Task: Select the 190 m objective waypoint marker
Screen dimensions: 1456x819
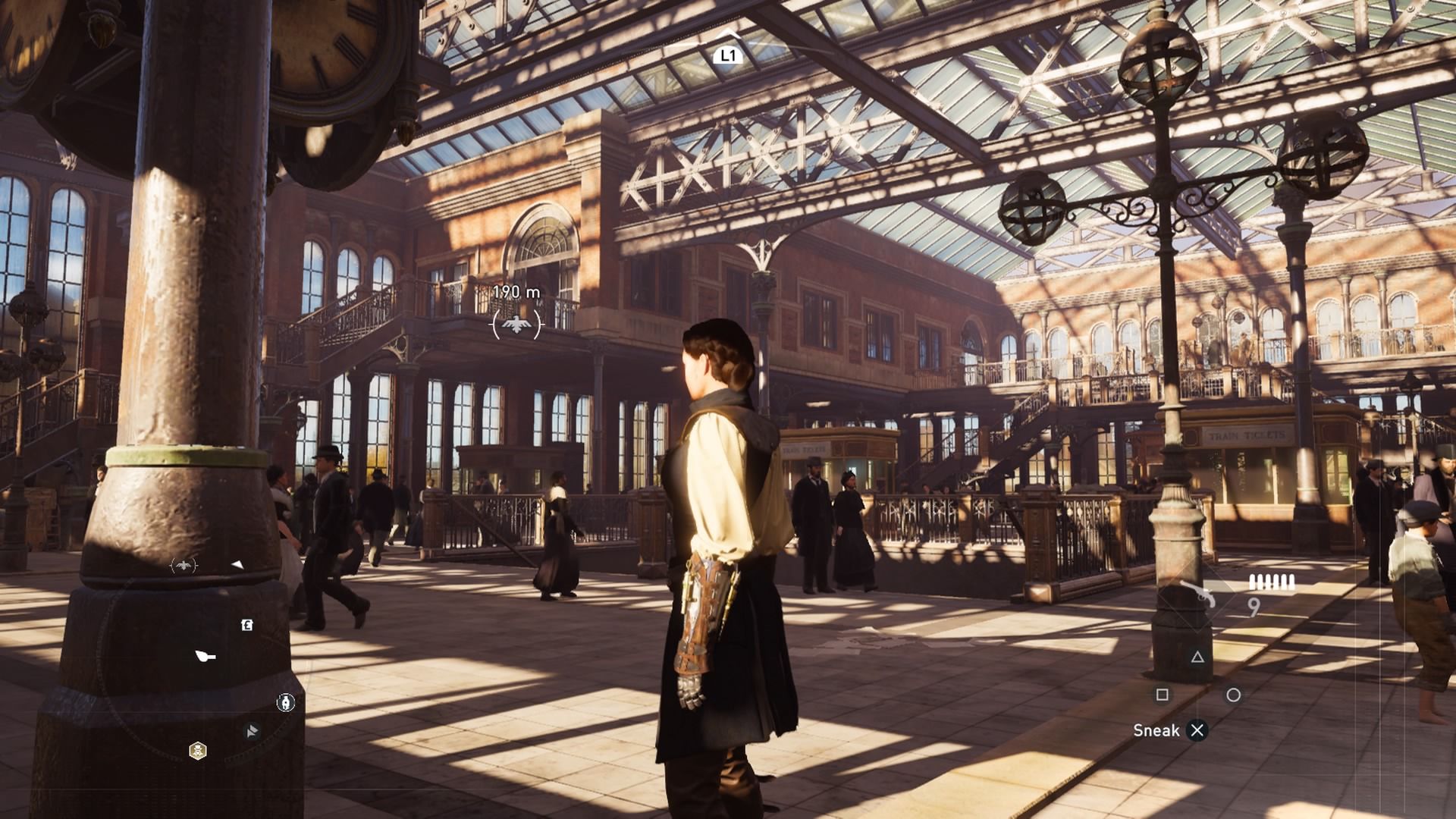Action: (x=516, y=325)
